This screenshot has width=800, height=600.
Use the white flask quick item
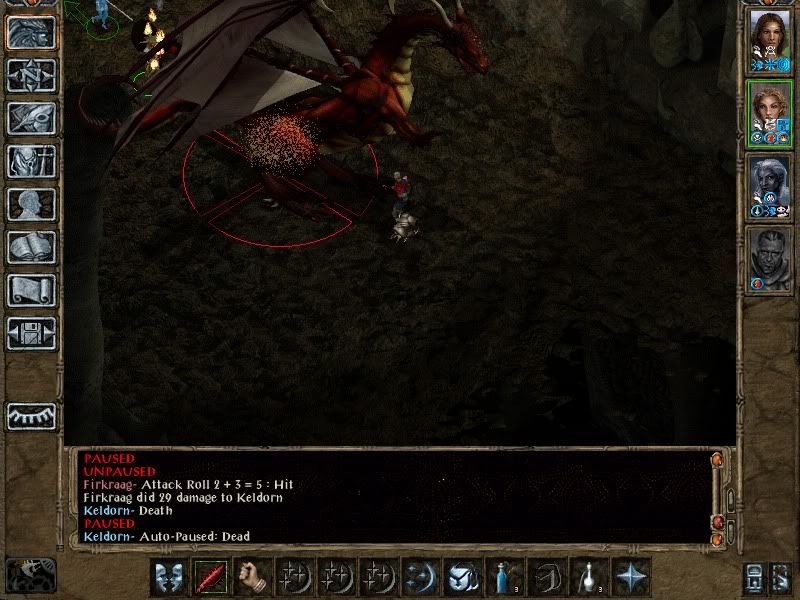[589, 577]
